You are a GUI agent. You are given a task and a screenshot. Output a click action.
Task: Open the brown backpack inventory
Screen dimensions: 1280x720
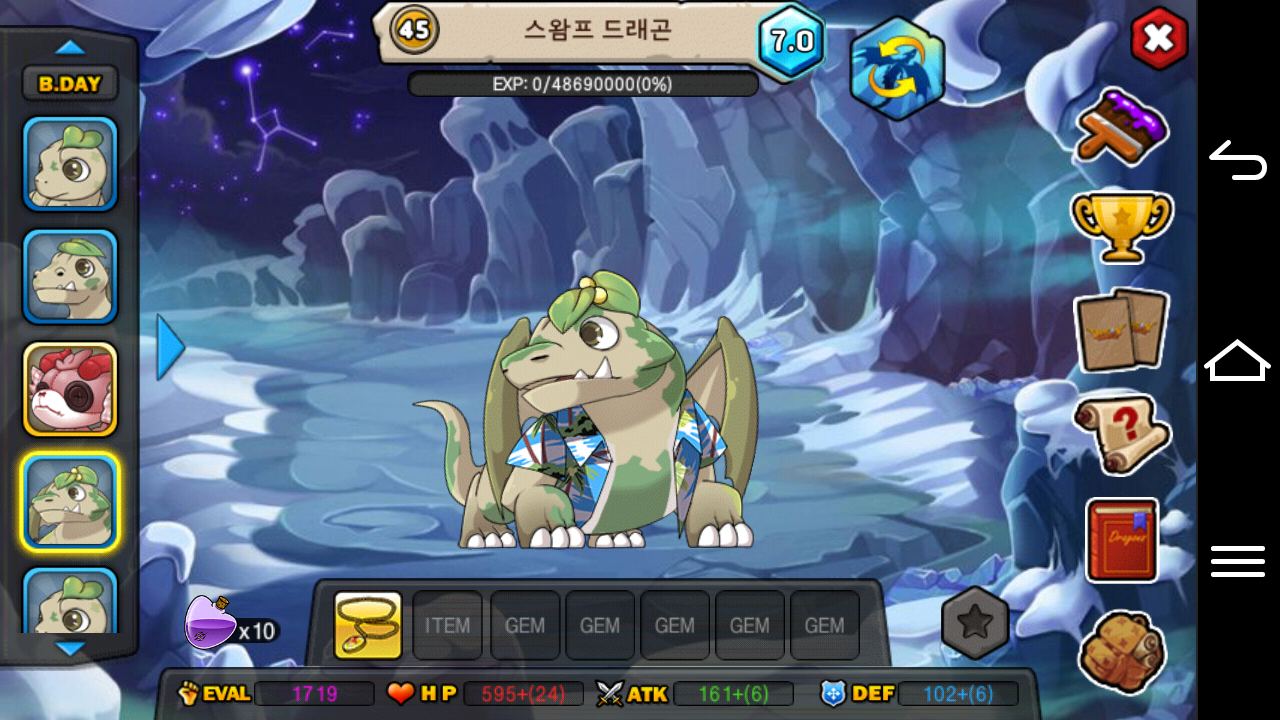pyautogui.click(x=1121, y=652)
